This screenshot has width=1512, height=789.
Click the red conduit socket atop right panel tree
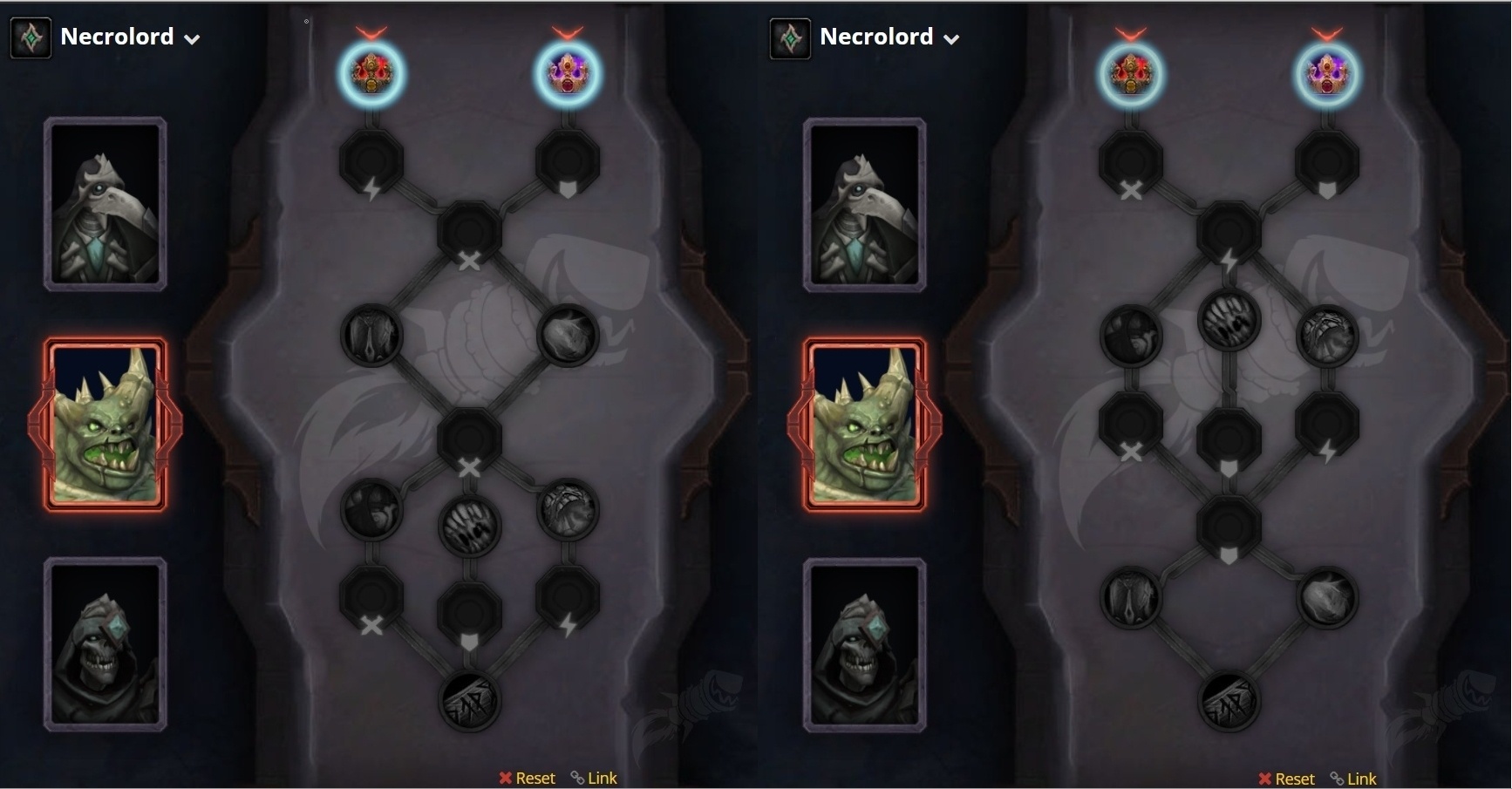[1131, 73]
